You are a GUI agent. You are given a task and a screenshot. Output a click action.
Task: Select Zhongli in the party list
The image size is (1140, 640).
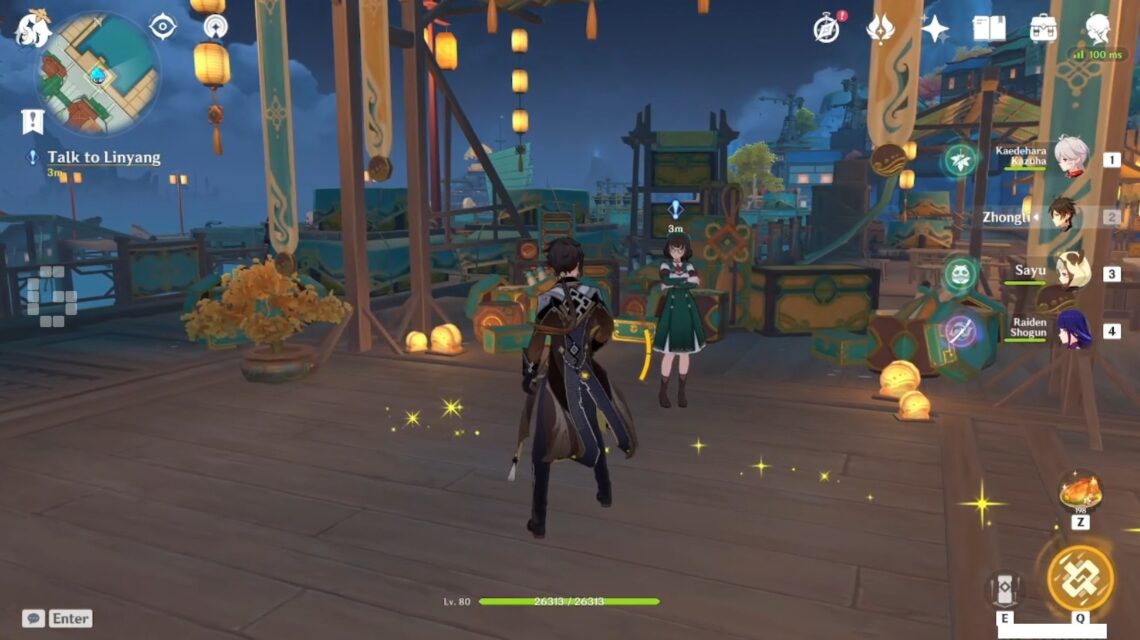click(1062, 216)
